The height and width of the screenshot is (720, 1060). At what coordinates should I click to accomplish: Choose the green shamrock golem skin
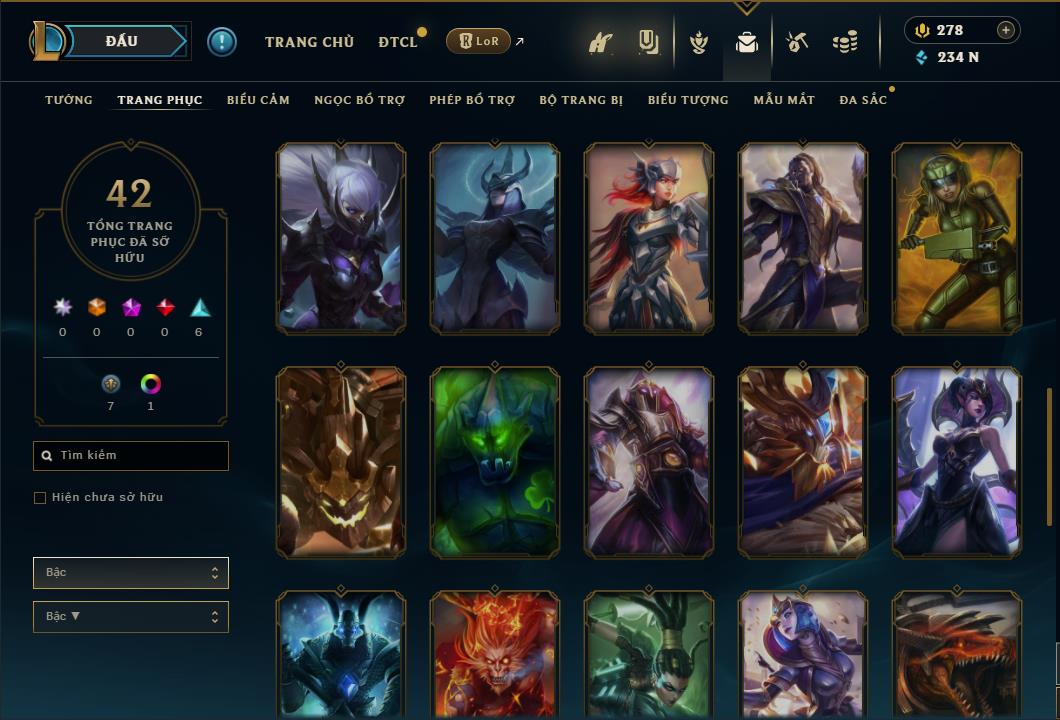point(495,462)
